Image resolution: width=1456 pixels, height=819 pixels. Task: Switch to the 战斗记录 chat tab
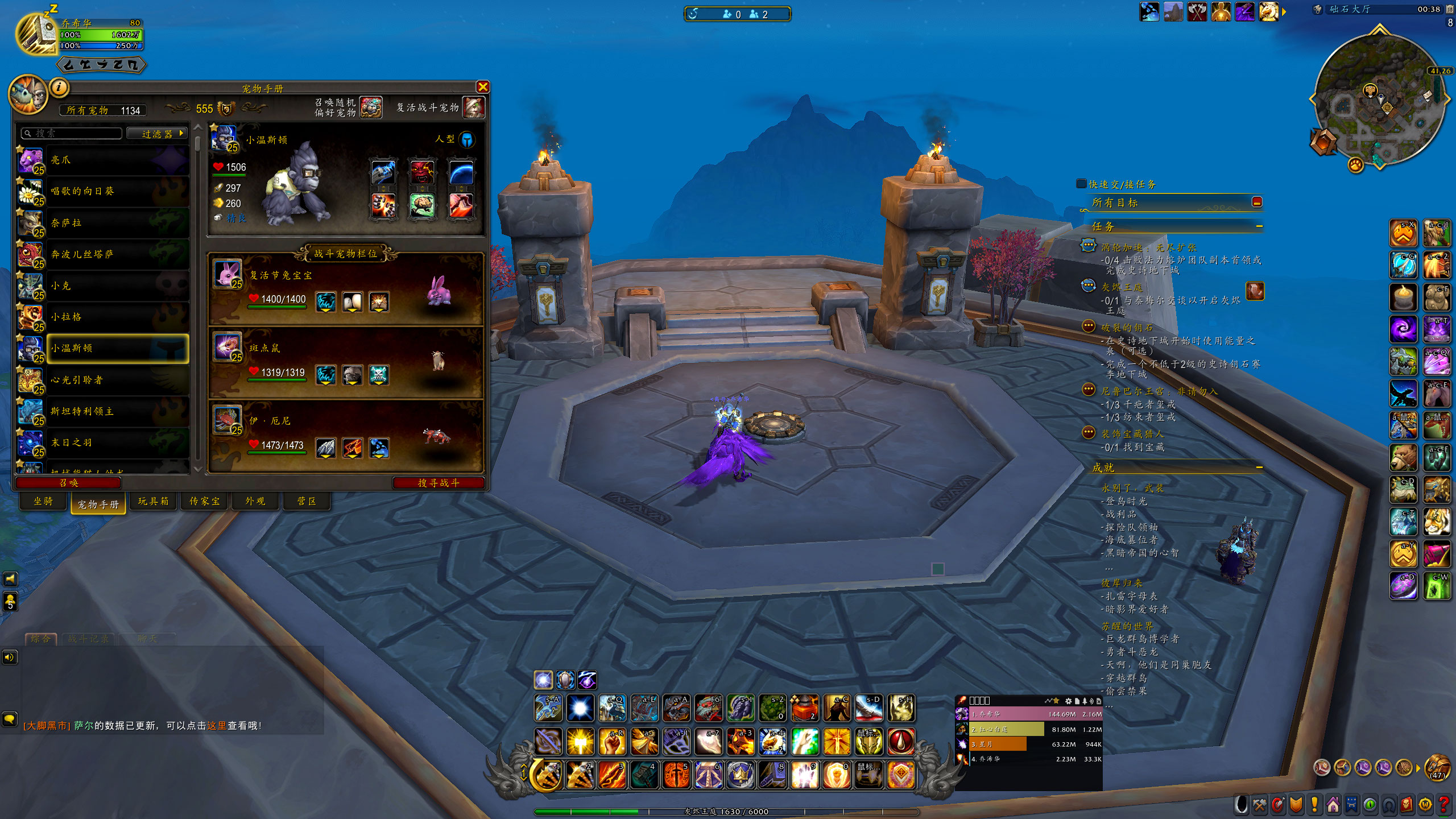[x=88, y=639]
